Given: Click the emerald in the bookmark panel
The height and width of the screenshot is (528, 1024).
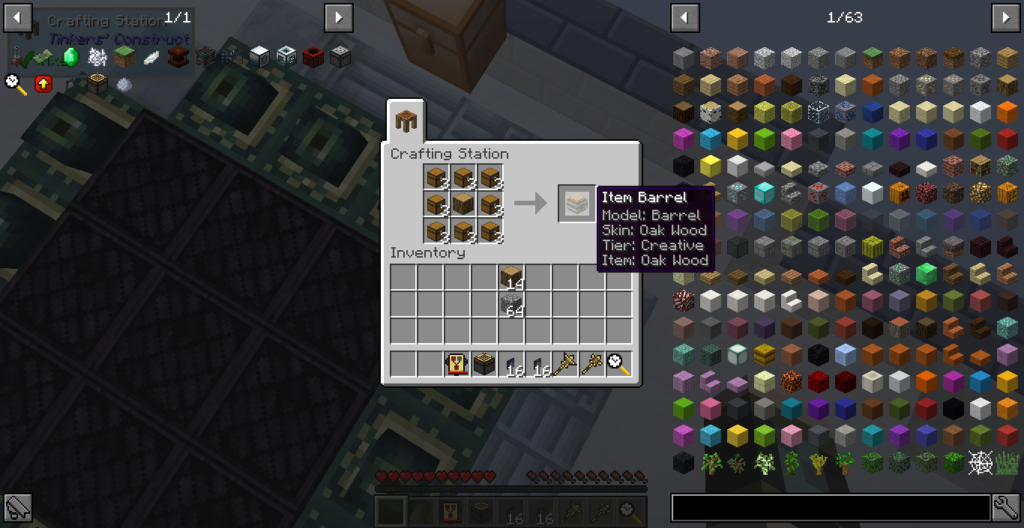Looking at the screenshot, I should click(70, 57).
